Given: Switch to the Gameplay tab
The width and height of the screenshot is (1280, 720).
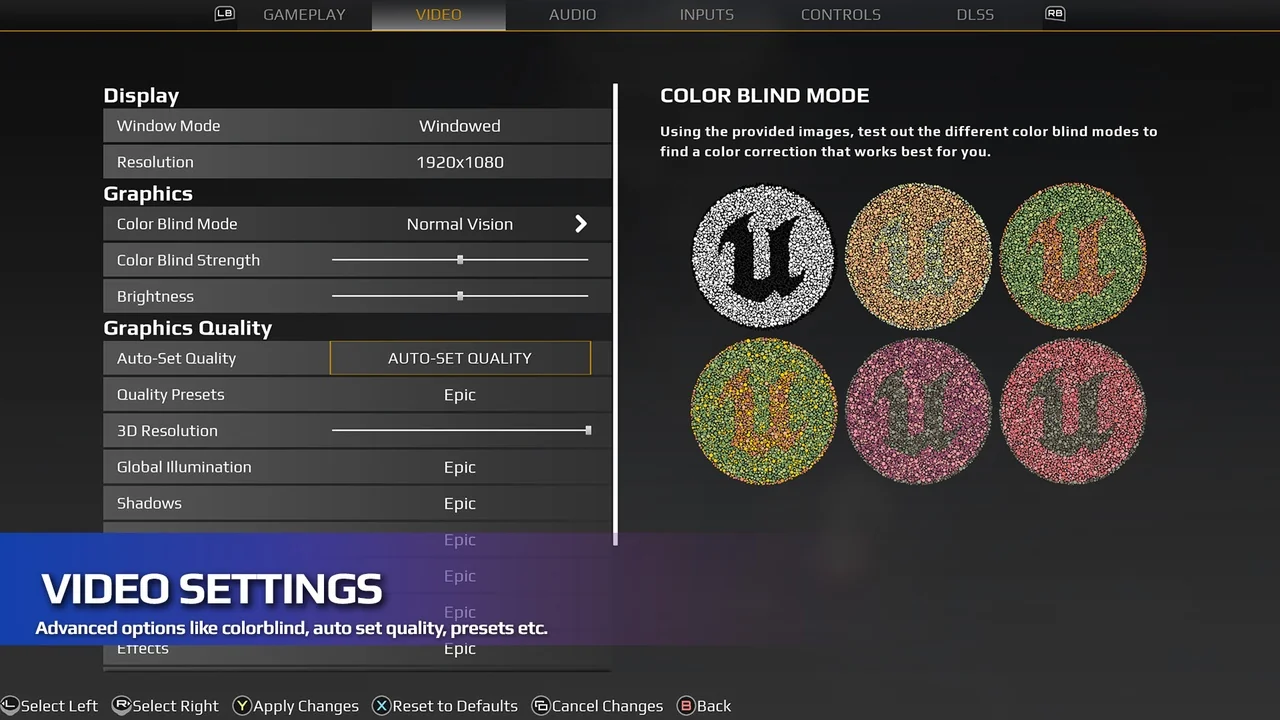Looking at the screenshot, I should pos(303,15).
